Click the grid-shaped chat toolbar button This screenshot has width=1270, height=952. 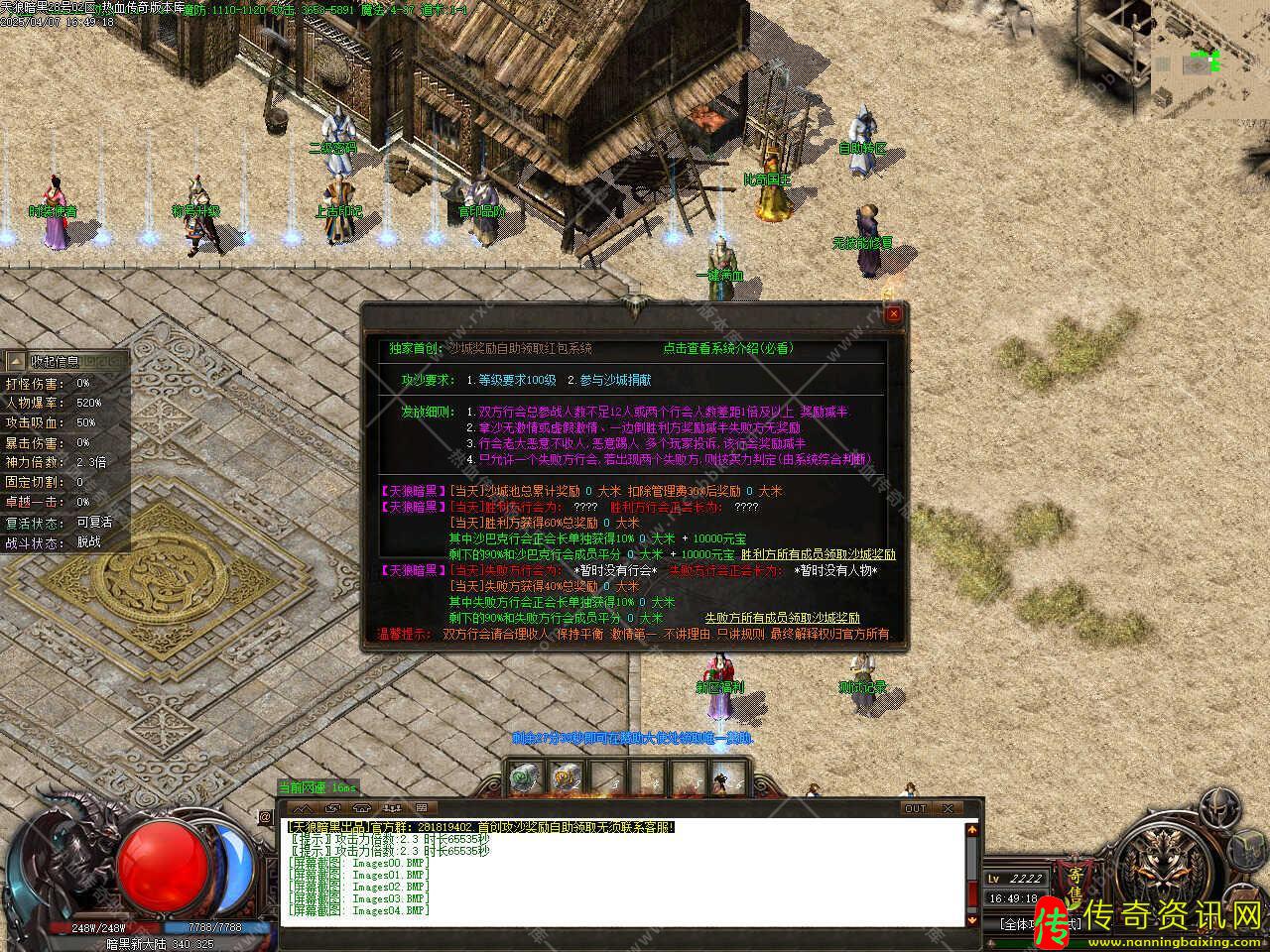coord(420,808)
